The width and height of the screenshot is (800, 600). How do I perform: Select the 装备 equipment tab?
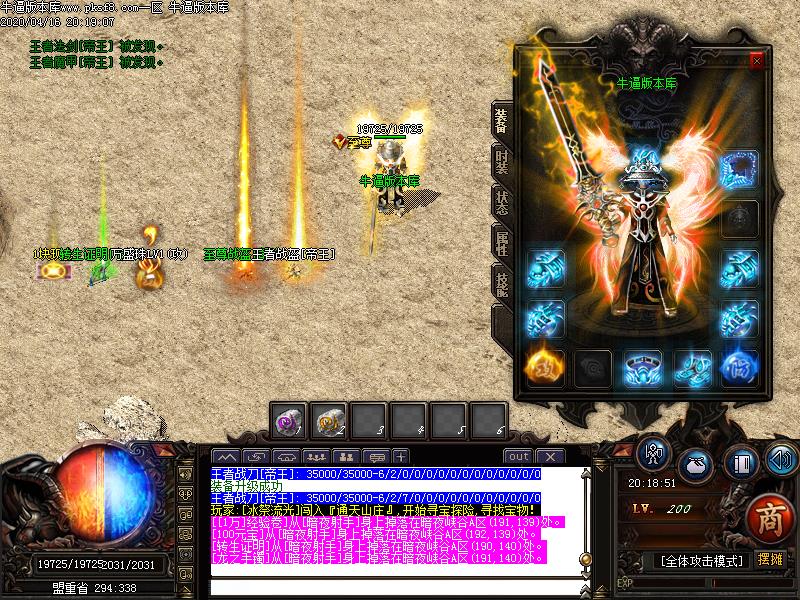tap(502, 119)
